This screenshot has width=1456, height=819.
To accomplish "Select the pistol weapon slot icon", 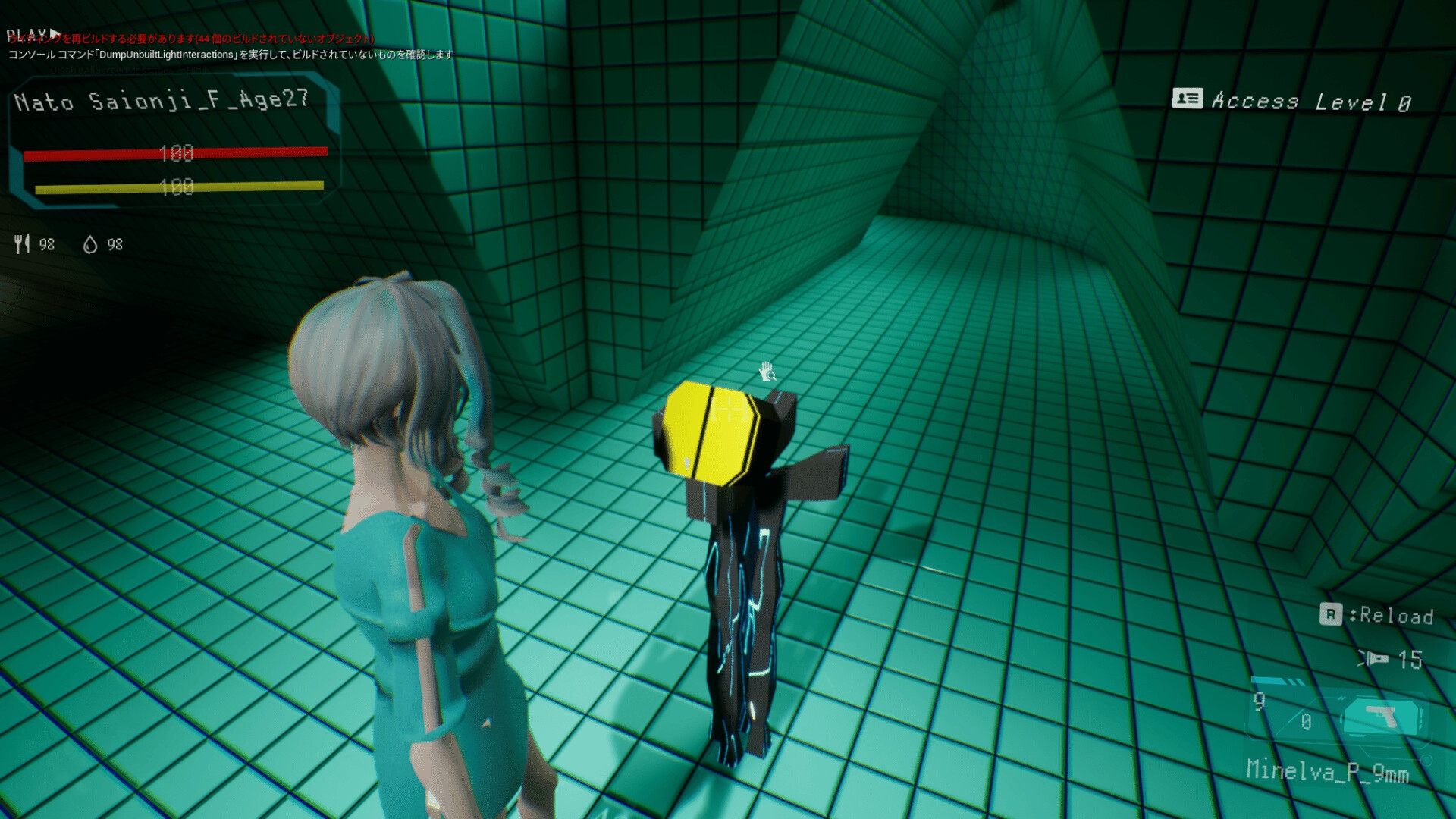I will (x=1381, y=717).
